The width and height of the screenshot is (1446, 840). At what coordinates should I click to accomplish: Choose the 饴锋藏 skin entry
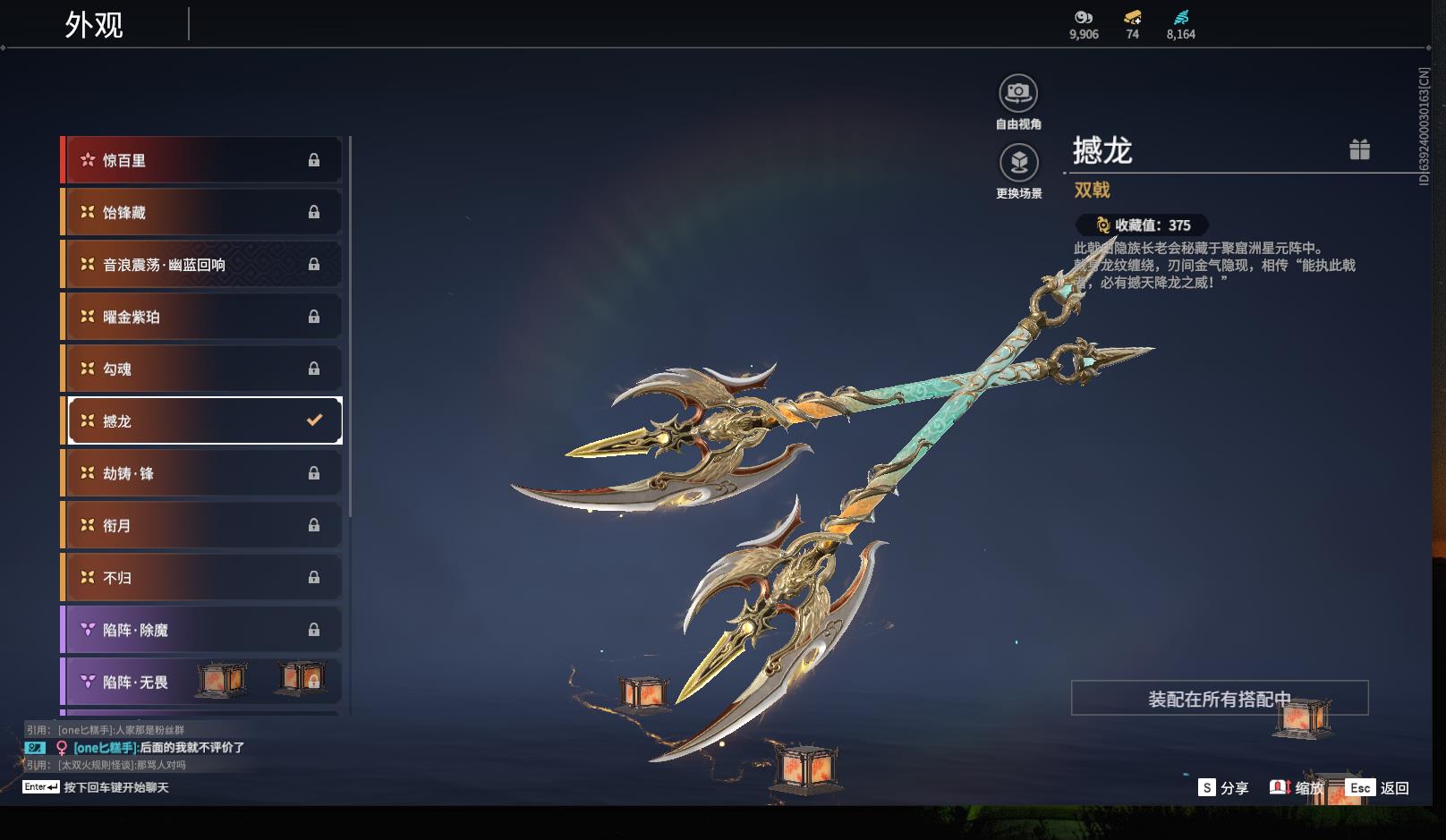[x=202, y=212]
